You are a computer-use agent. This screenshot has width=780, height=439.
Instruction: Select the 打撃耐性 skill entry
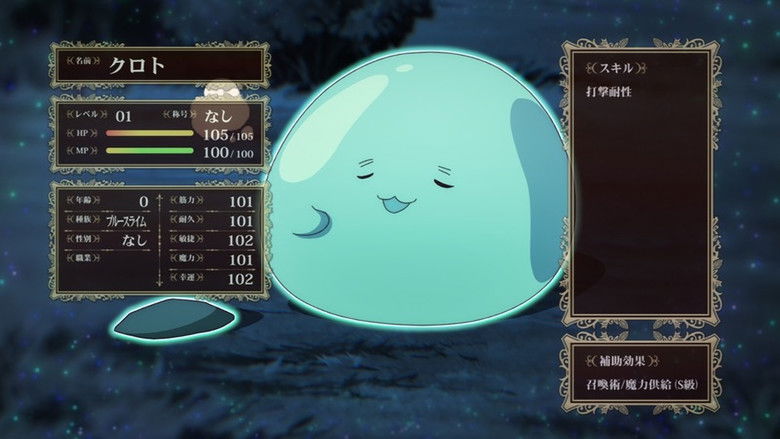tap(609, 93)
